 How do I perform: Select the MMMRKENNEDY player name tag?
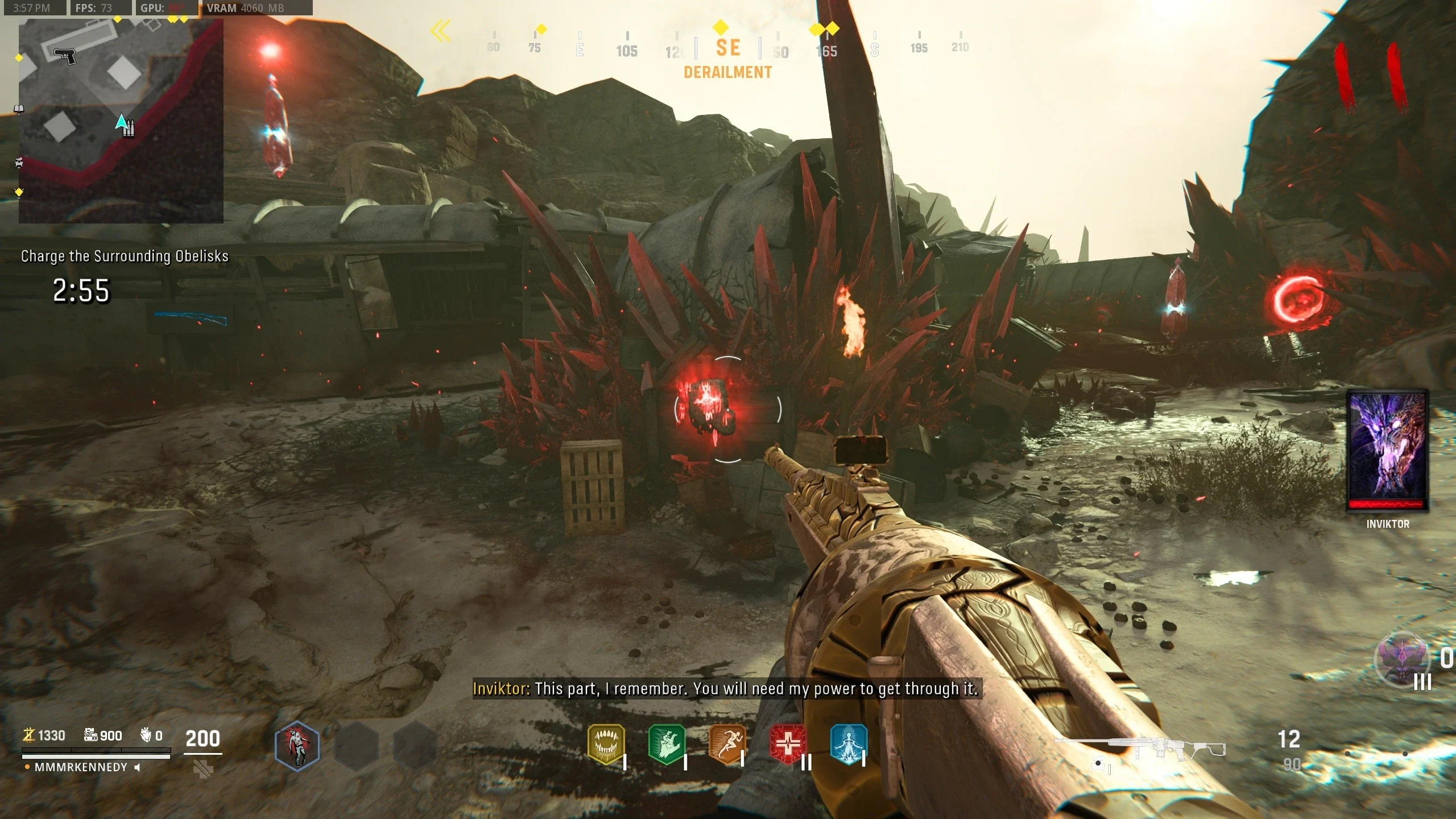pos(81,767)
